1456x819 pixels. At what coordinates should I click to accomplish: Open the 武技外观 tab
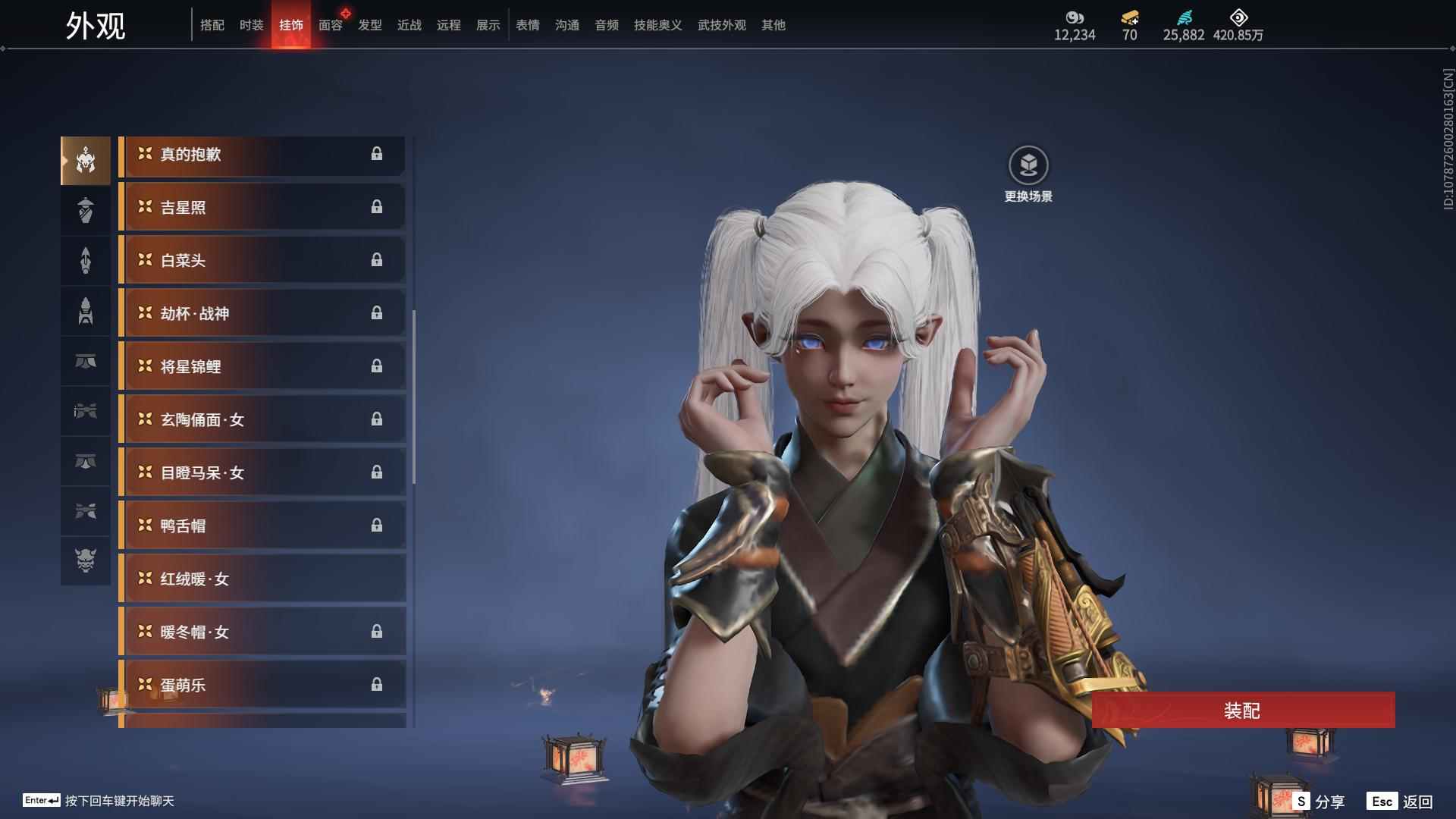721,25
